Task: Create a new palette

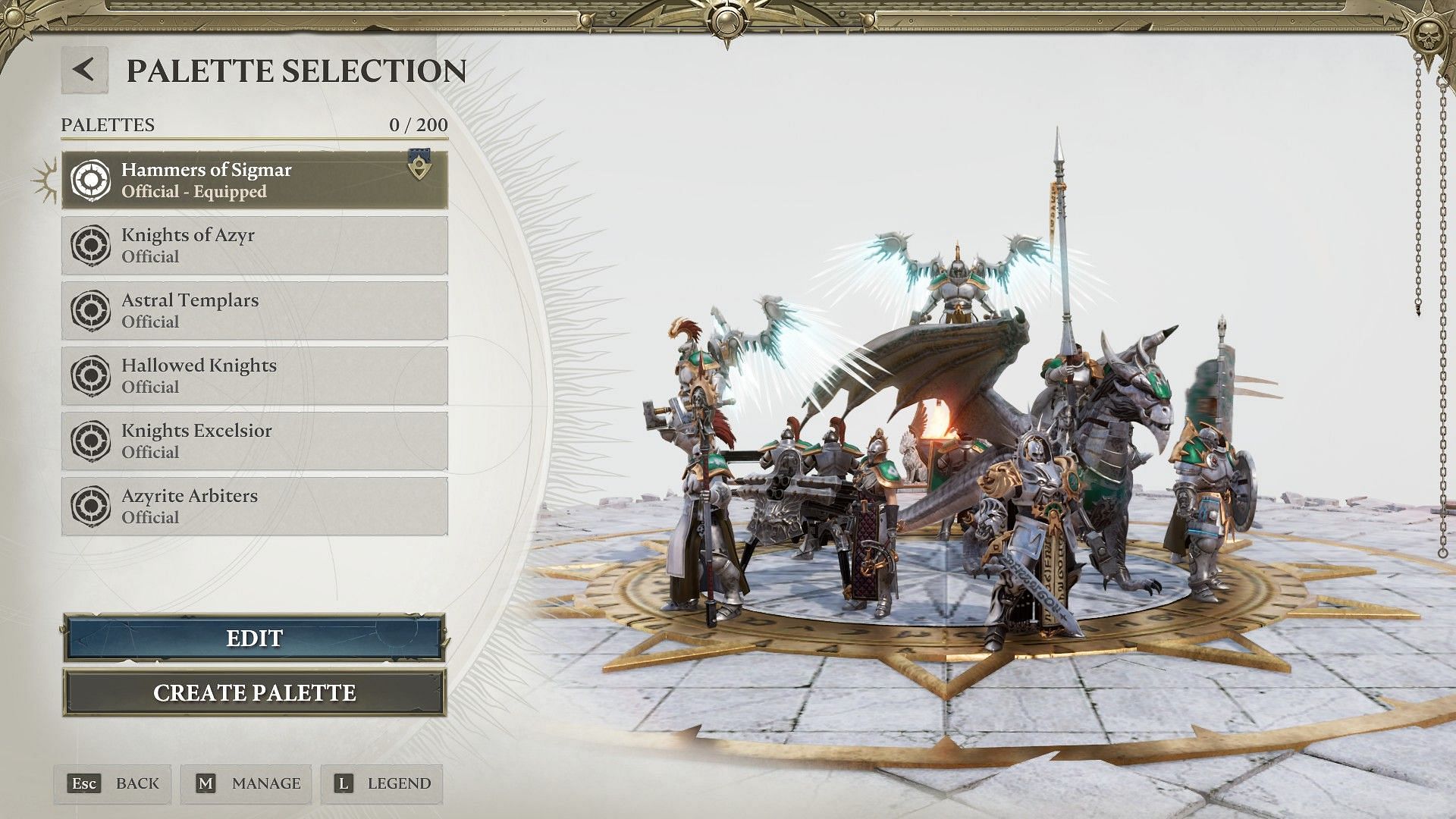Action: point(255,693)
